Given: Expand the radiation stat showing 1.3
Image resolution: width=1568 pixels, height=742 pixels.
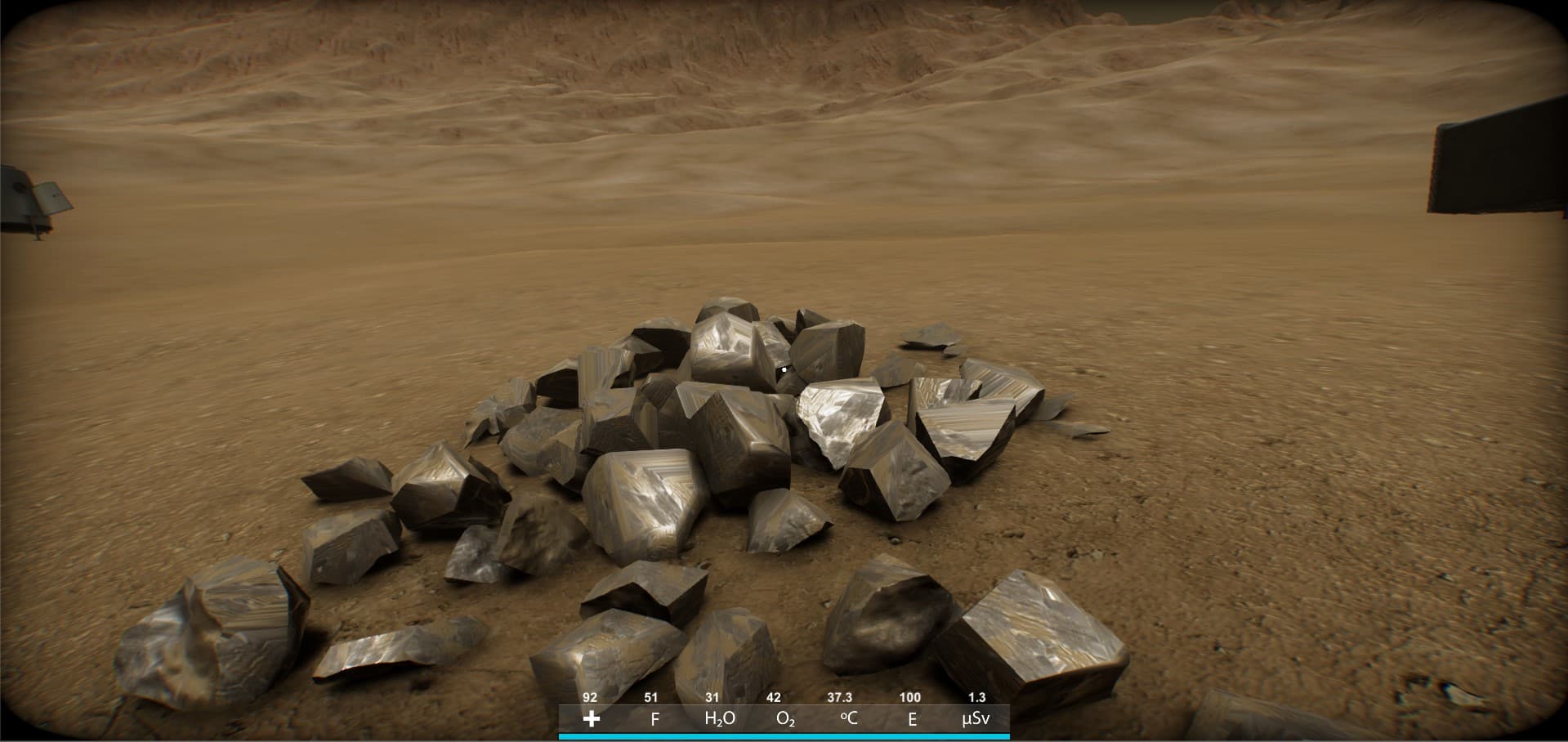Looking at the screenshot, I should pyautogui.click(x=976, y=698).
